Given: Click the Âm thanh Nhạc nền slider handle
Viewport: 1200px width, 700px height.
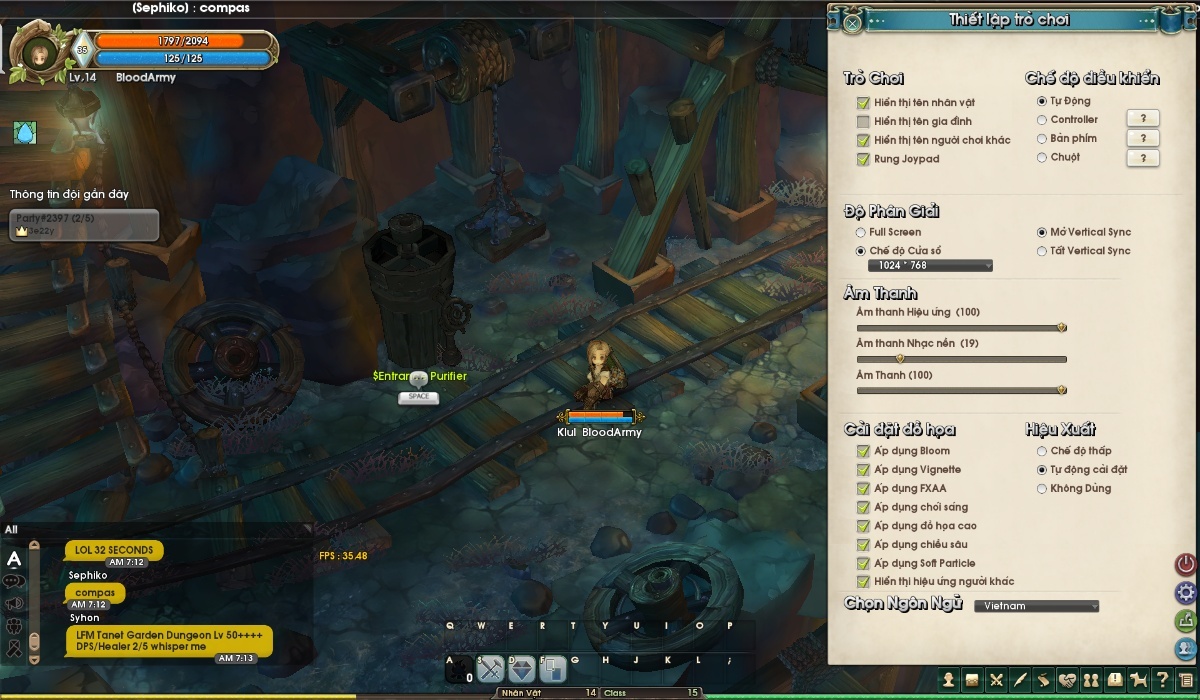Looking at the screenshot, I should tap(899, 358).
